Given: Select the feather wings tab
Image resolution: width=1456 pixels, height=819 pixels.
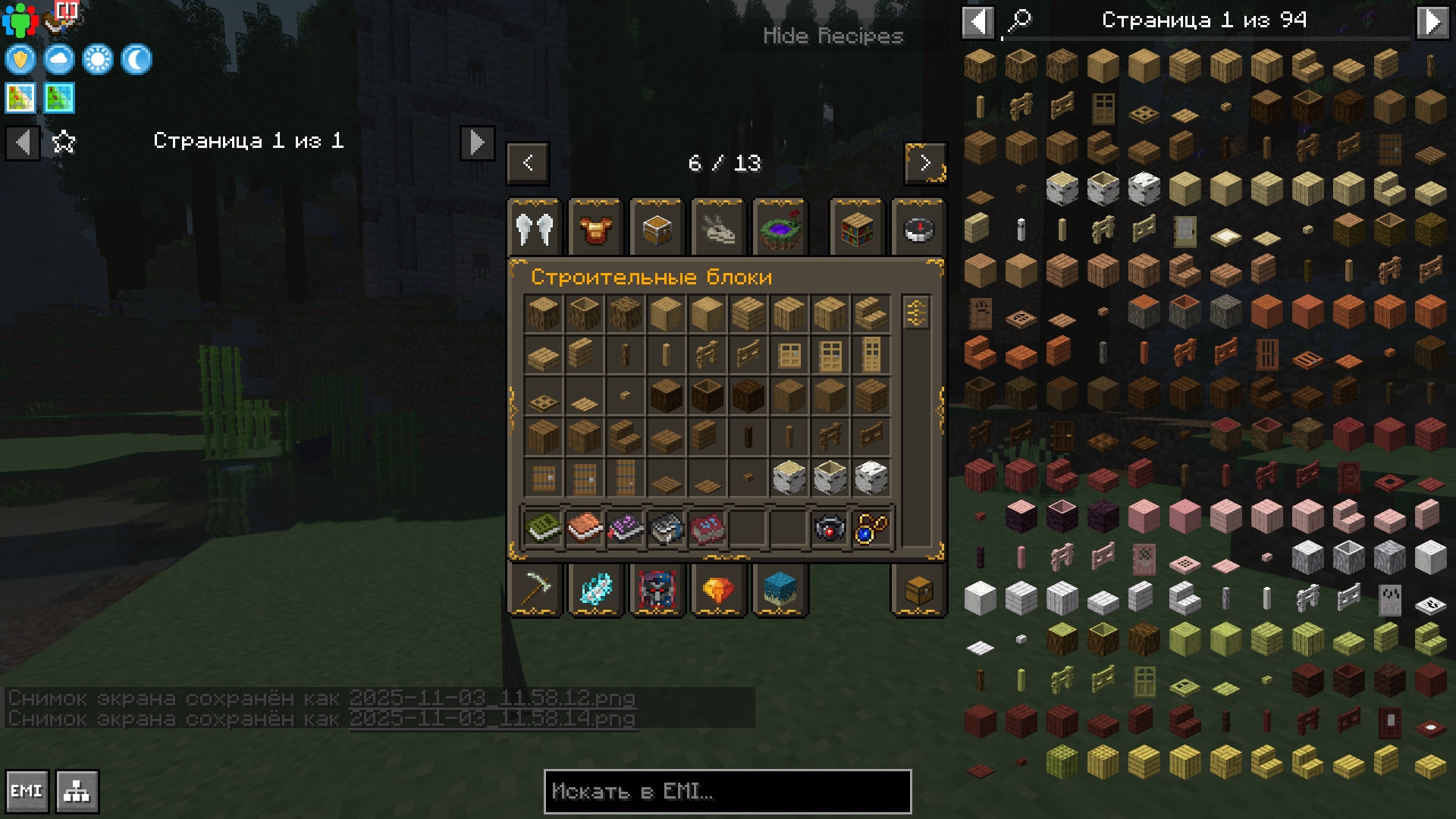Looking at the screenshot, I should coord(535,228).
